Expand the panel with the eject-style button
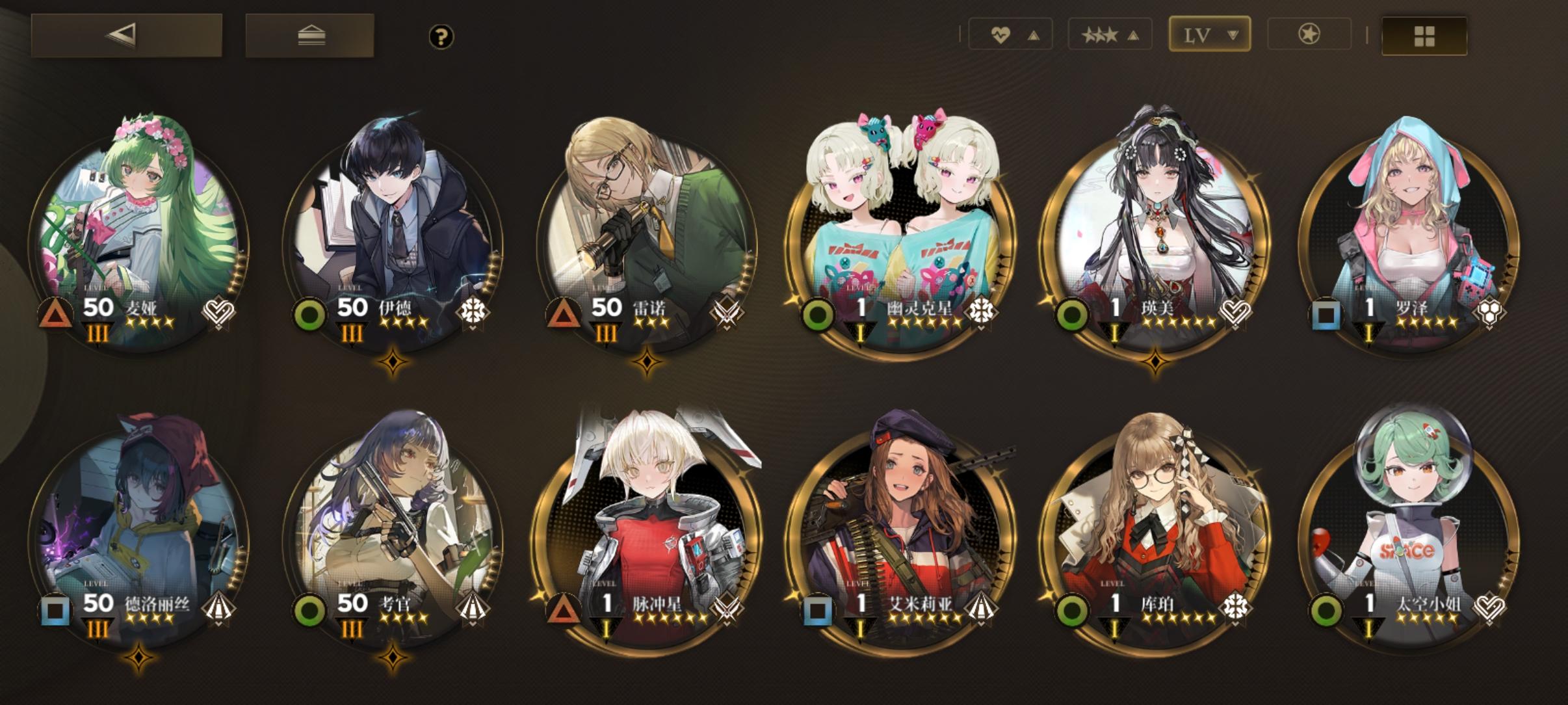Image resolution: width=1568 pixels, height=705 pixels. 308,36
